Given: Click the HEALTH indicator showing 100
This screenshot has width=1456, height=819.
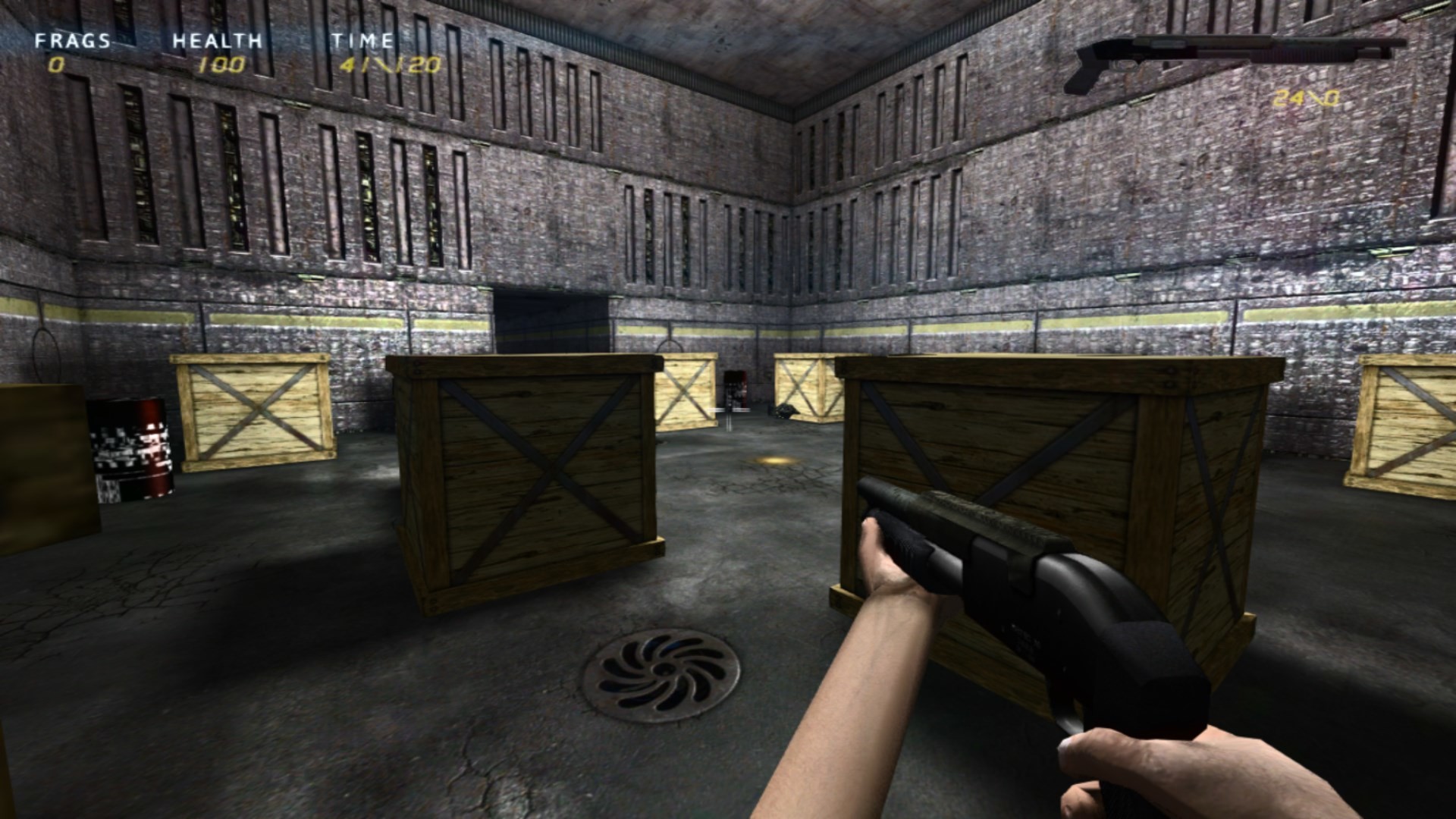Looking at the screenshot, I should point(224,66).
